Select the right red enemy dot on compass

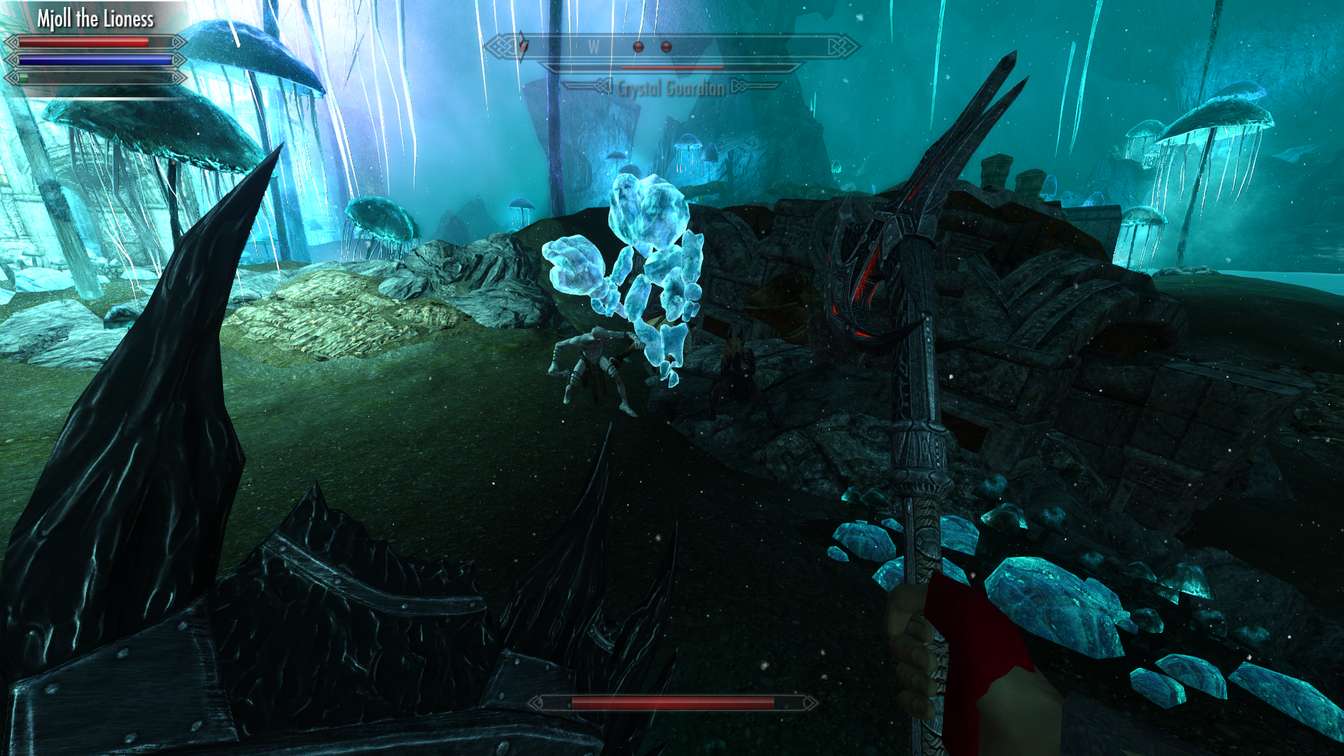click(666, 47)
